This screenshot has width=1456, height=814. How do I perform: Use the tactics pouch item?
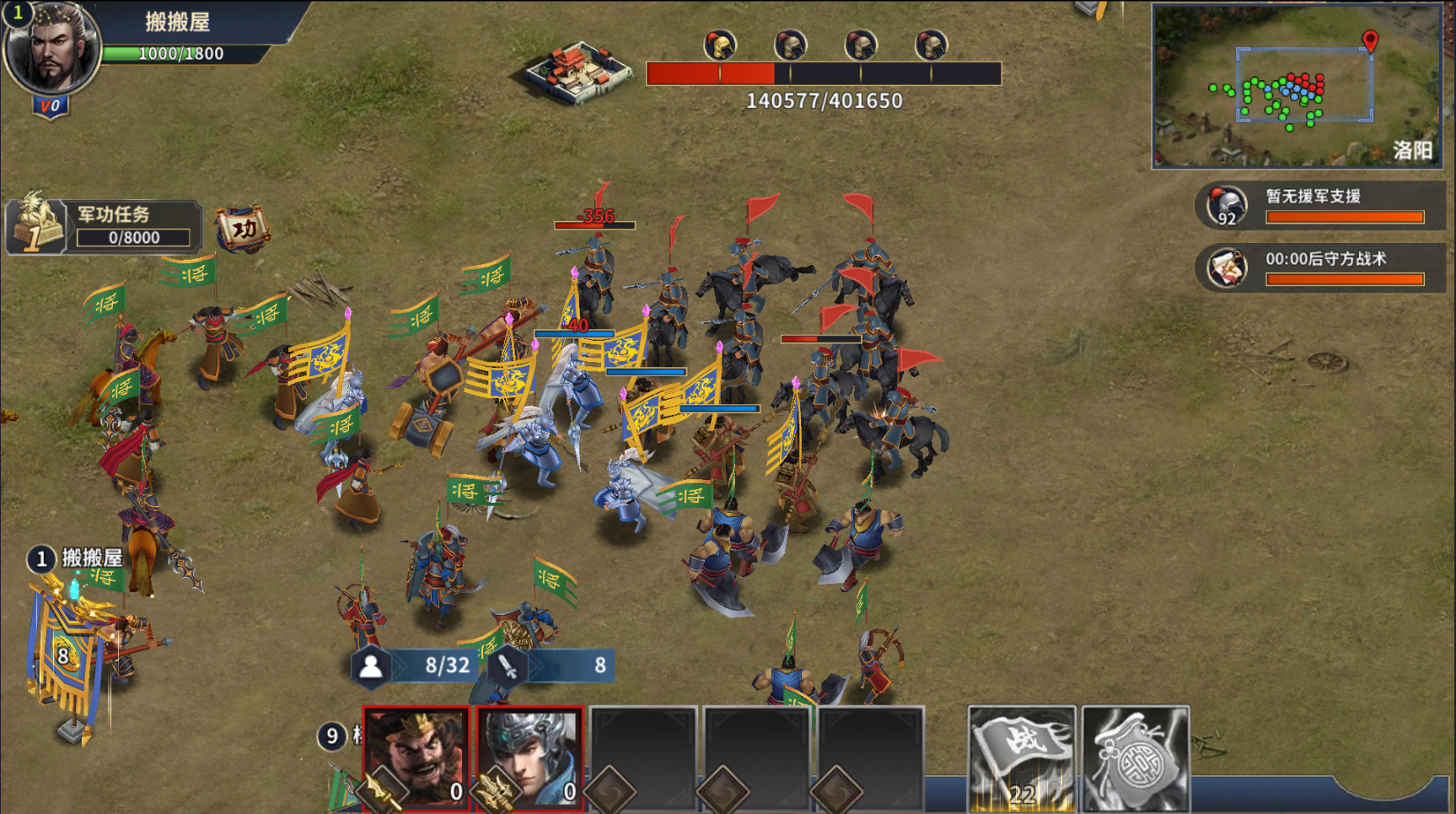click(1136, 757)
